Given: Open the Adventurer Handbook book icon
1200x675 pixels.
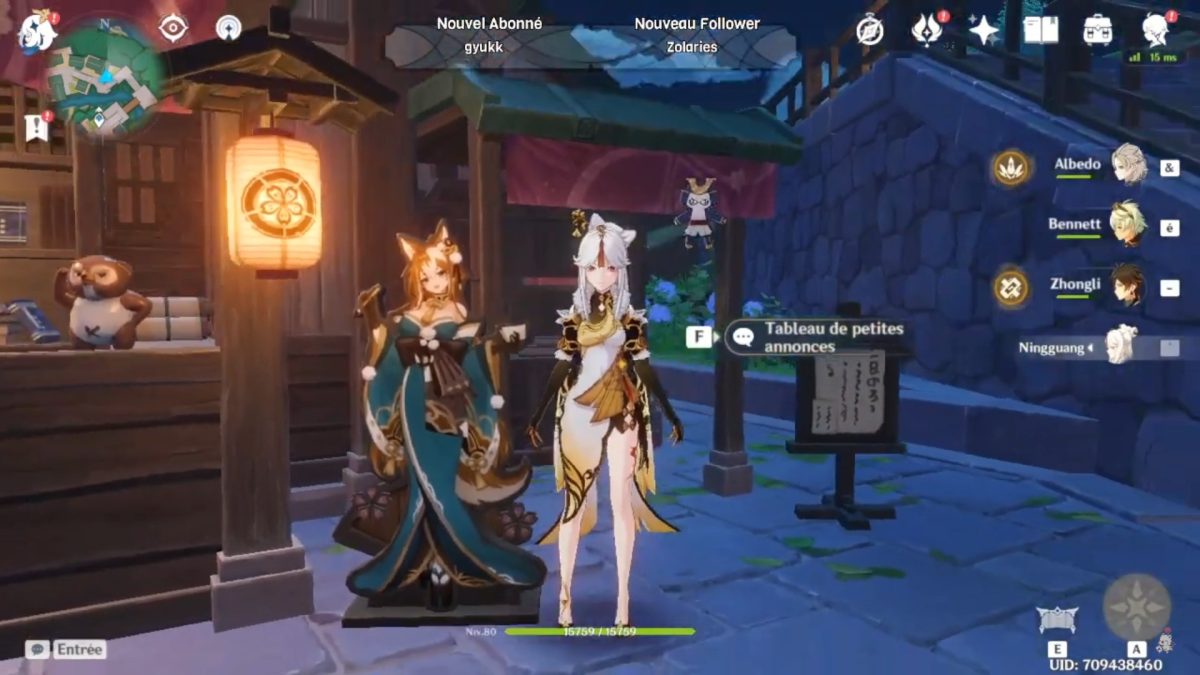Looking at the screenshot, I should point(1040,30).
